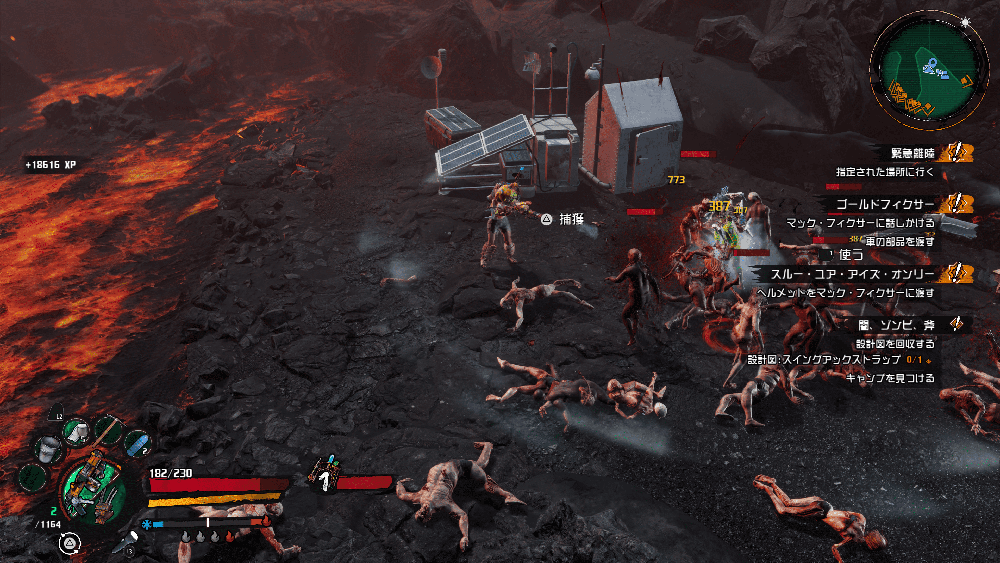
Task: Choose the metal bucket item slot
Action: coord(48,449)
